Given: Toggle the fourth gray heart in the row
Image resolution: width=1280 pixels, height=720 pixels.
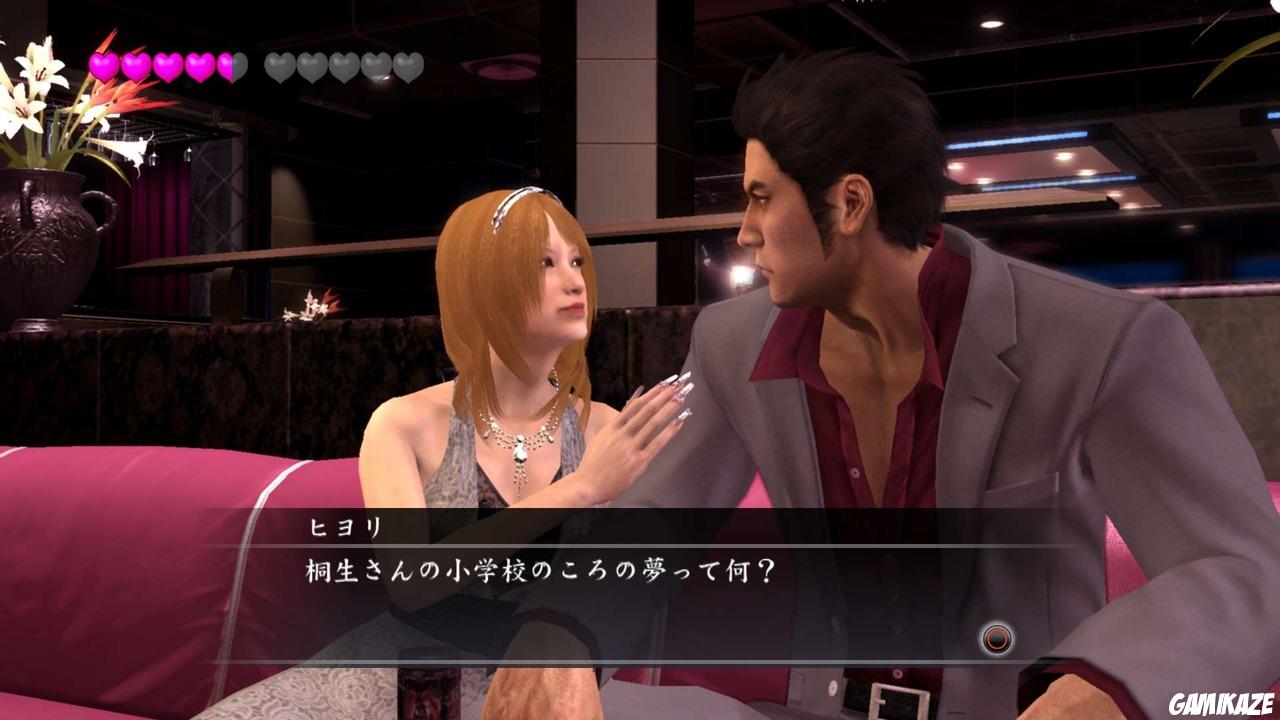Looking at the screenshot, I should tap(376, 65).
